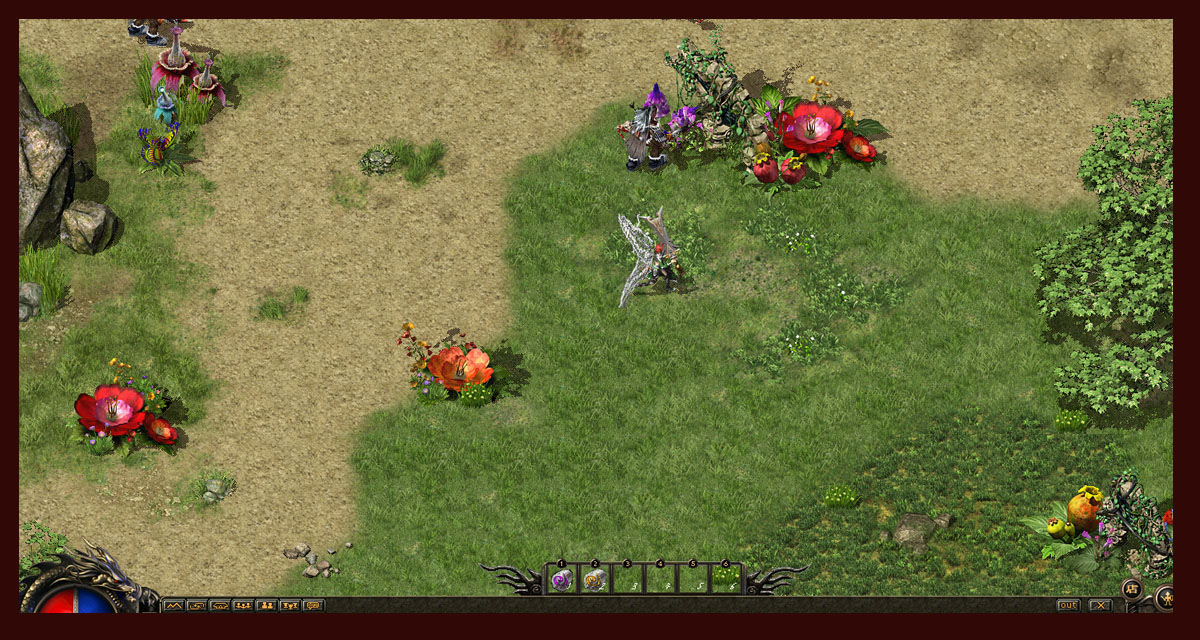This screenshot has height=640, width=1200.
Task: Select the three-person team toolbar button
Action: (x=243, y=605)
